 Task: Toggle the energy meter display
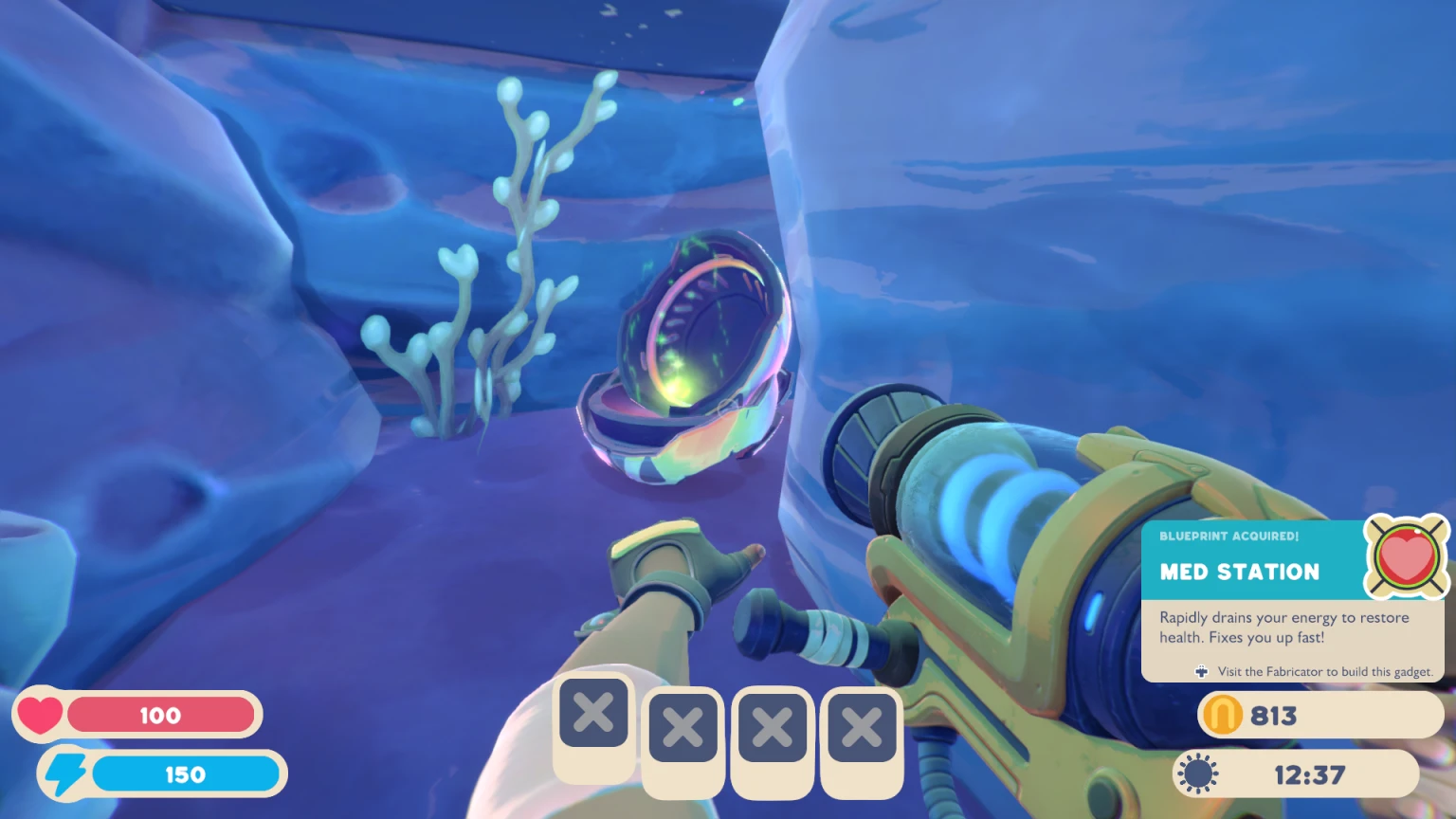click(187, 773)
